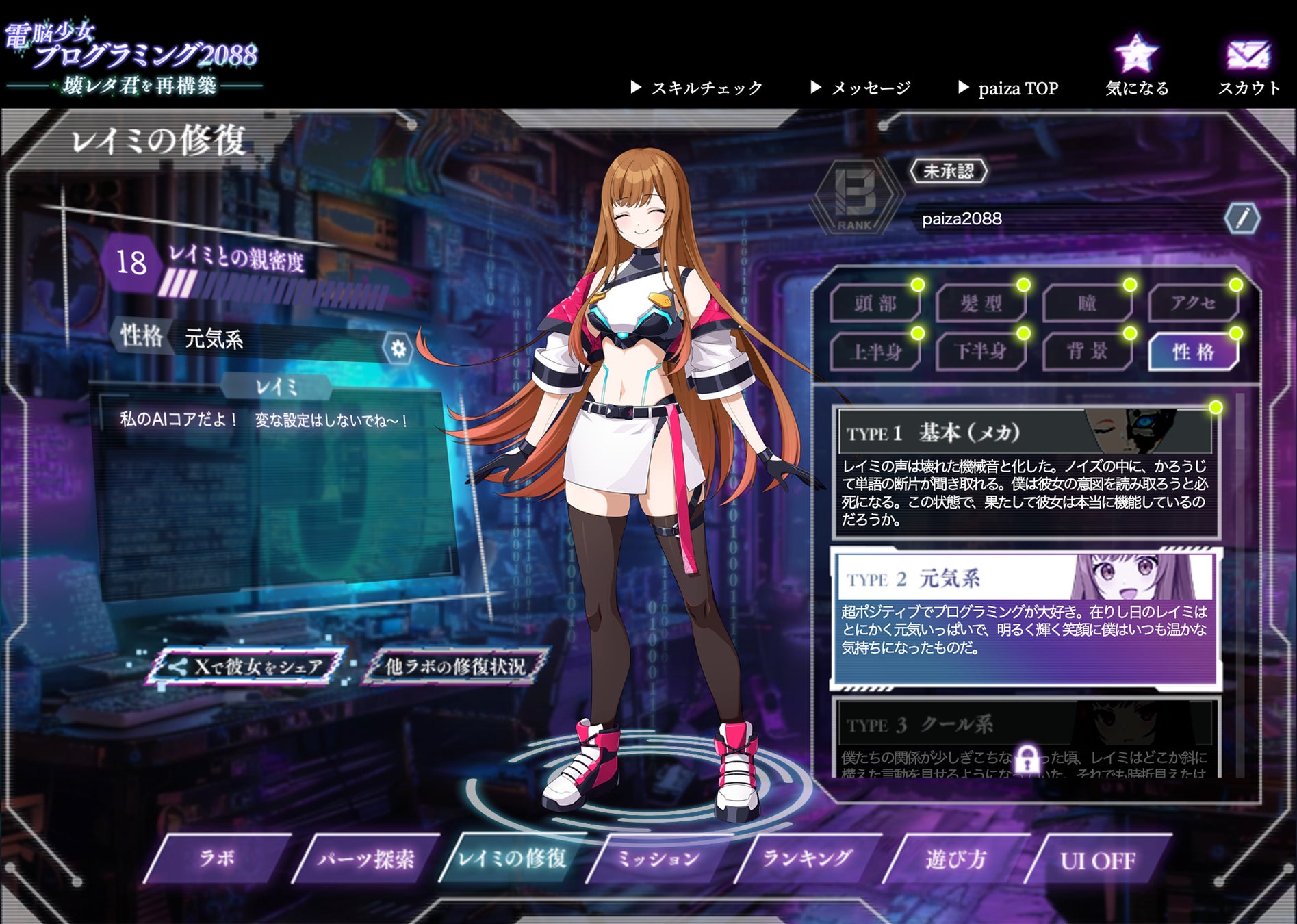1297x924 pixels.
Task: Switch to the 頭部 parts tab
Action: coord(875,303)
